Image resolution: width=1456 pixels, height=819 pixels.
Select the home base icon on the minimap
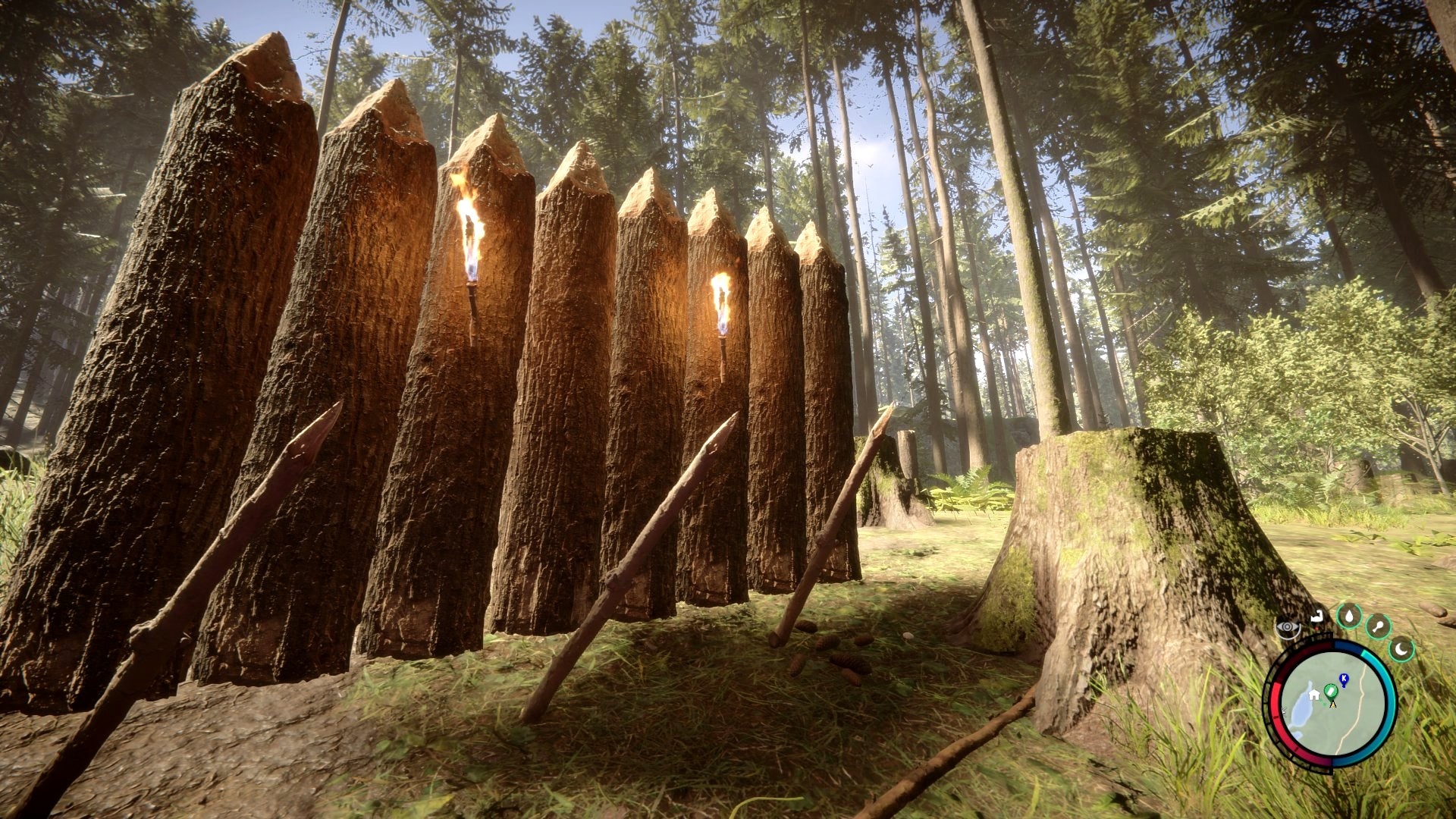(x=1314, y=695)
